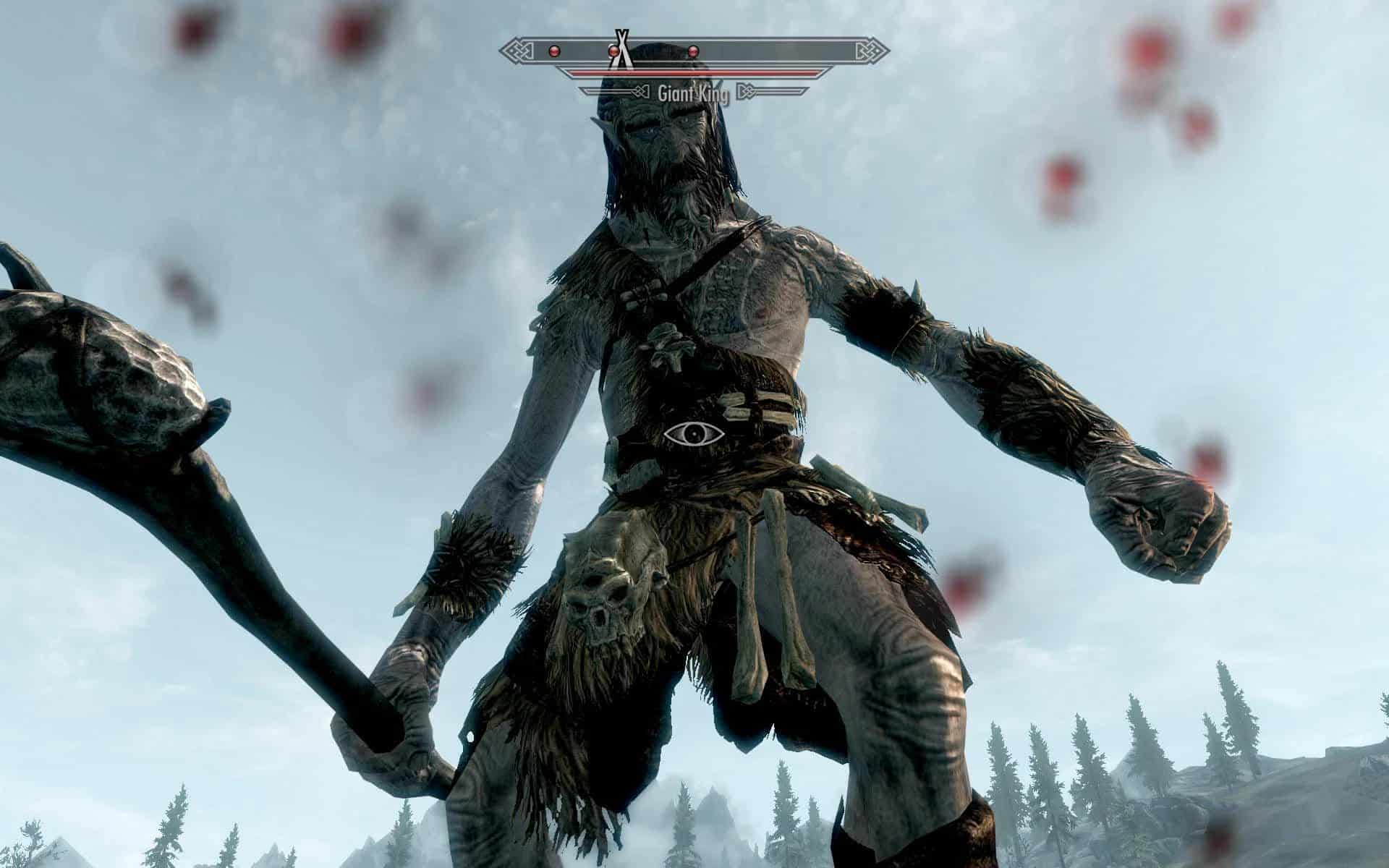Click the giant camp marker on the compass
1389x868 pixels.
point(621,47)
